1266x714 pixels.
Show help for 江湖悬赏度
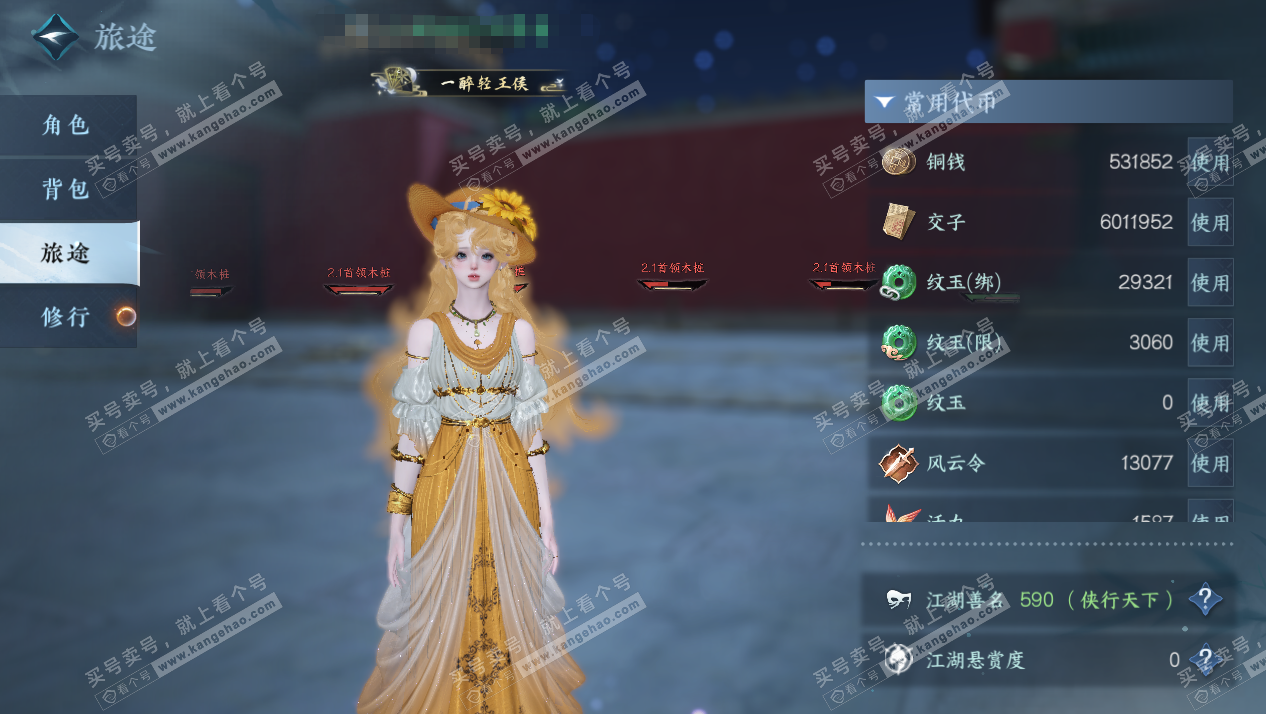[x=1206, y=659]
